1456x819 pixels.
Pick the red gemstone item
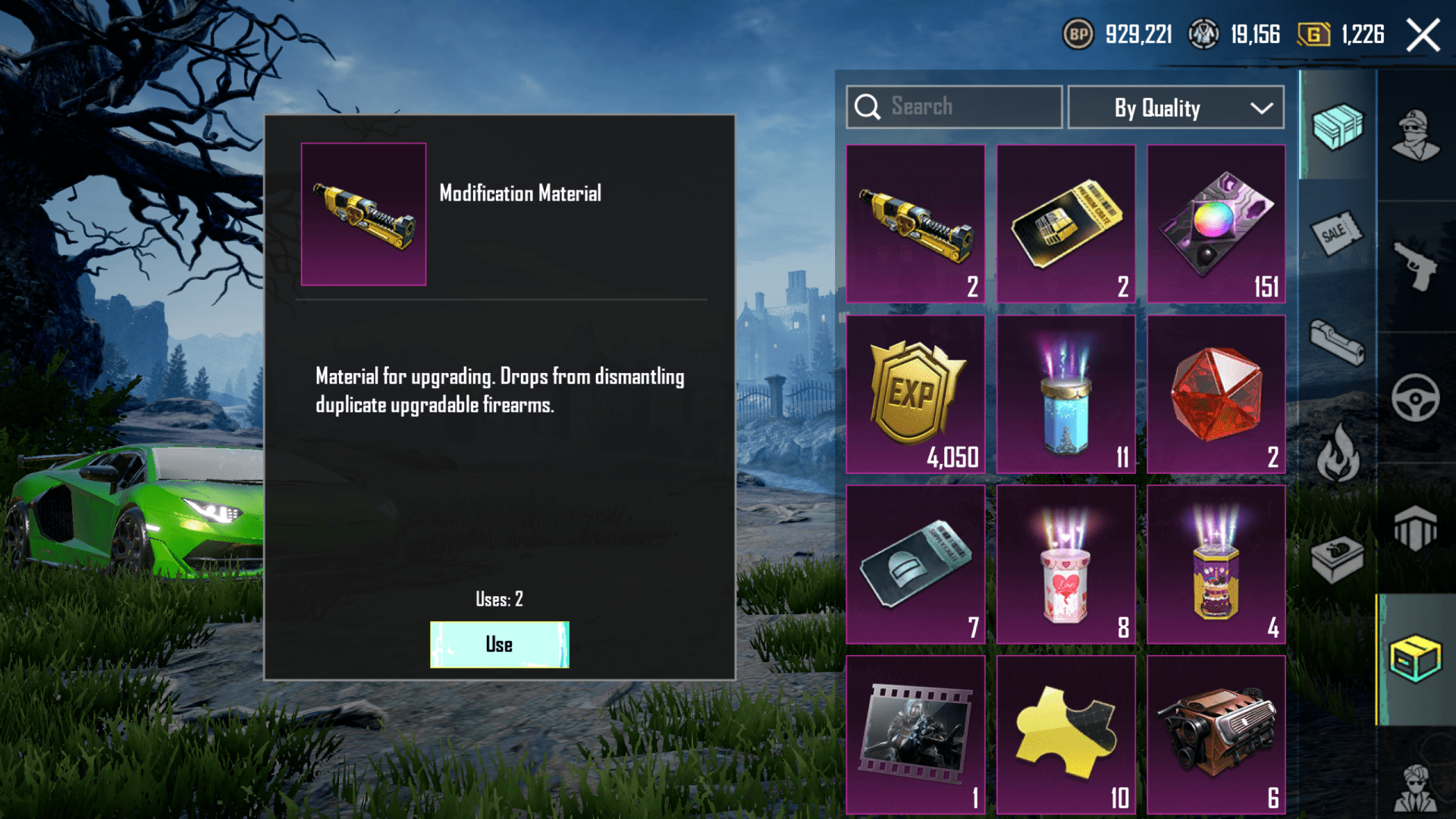coord(1216,394)
